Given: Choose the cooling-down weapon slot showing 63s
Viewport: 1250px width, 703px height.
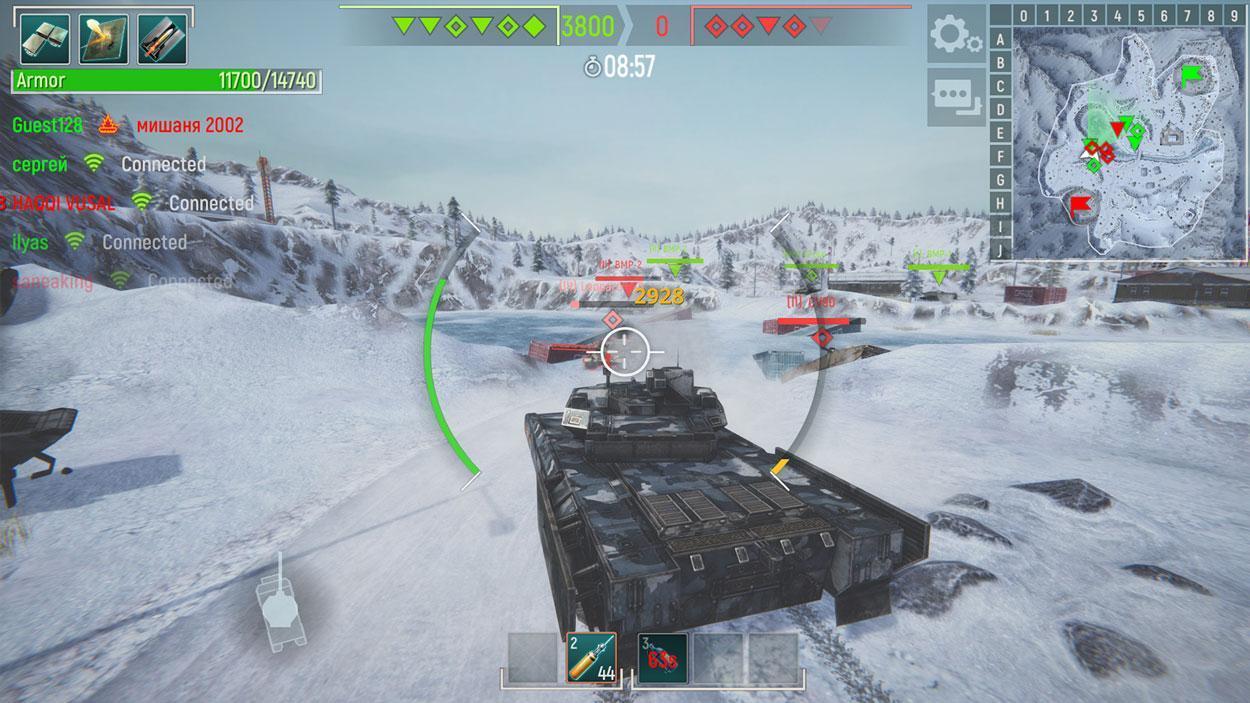Looking at the screenshot, I should 662,658.
